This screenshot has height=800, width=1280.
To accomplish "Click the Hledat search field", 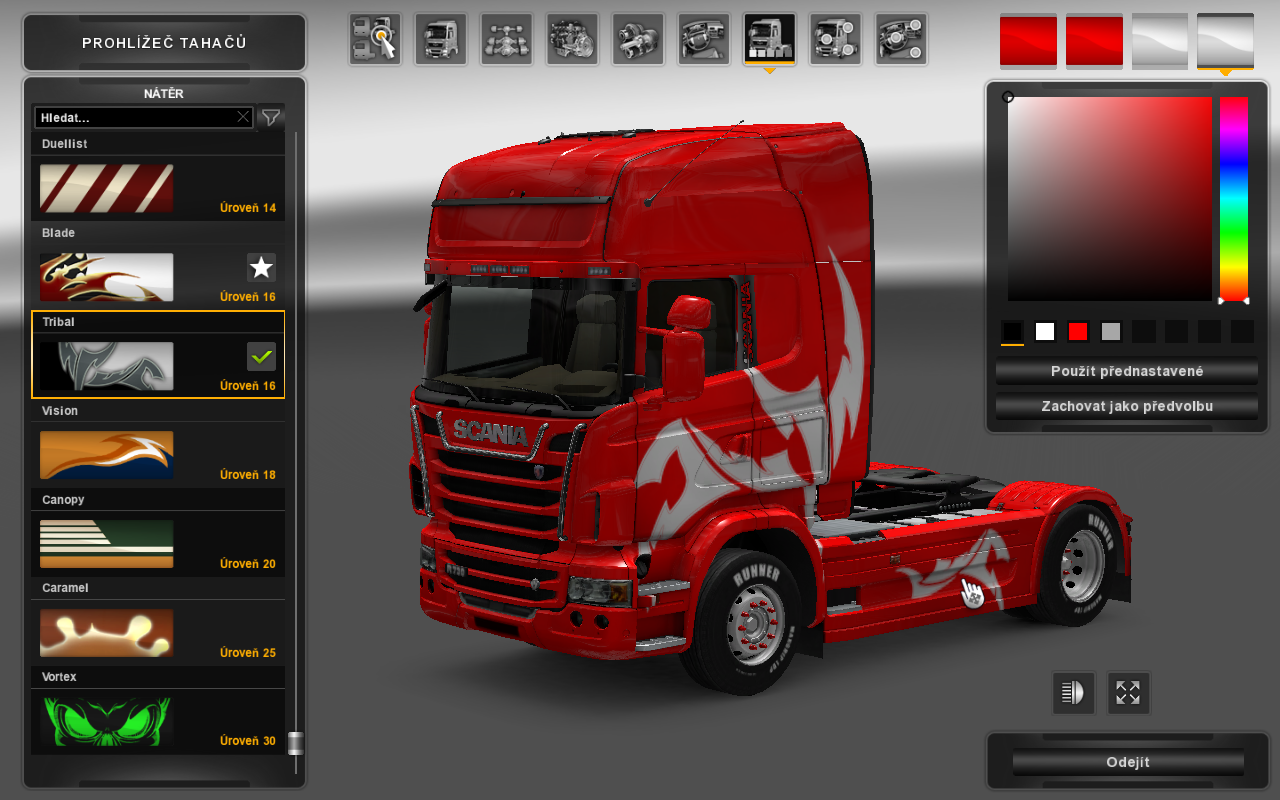I will [x=135, y=117].
